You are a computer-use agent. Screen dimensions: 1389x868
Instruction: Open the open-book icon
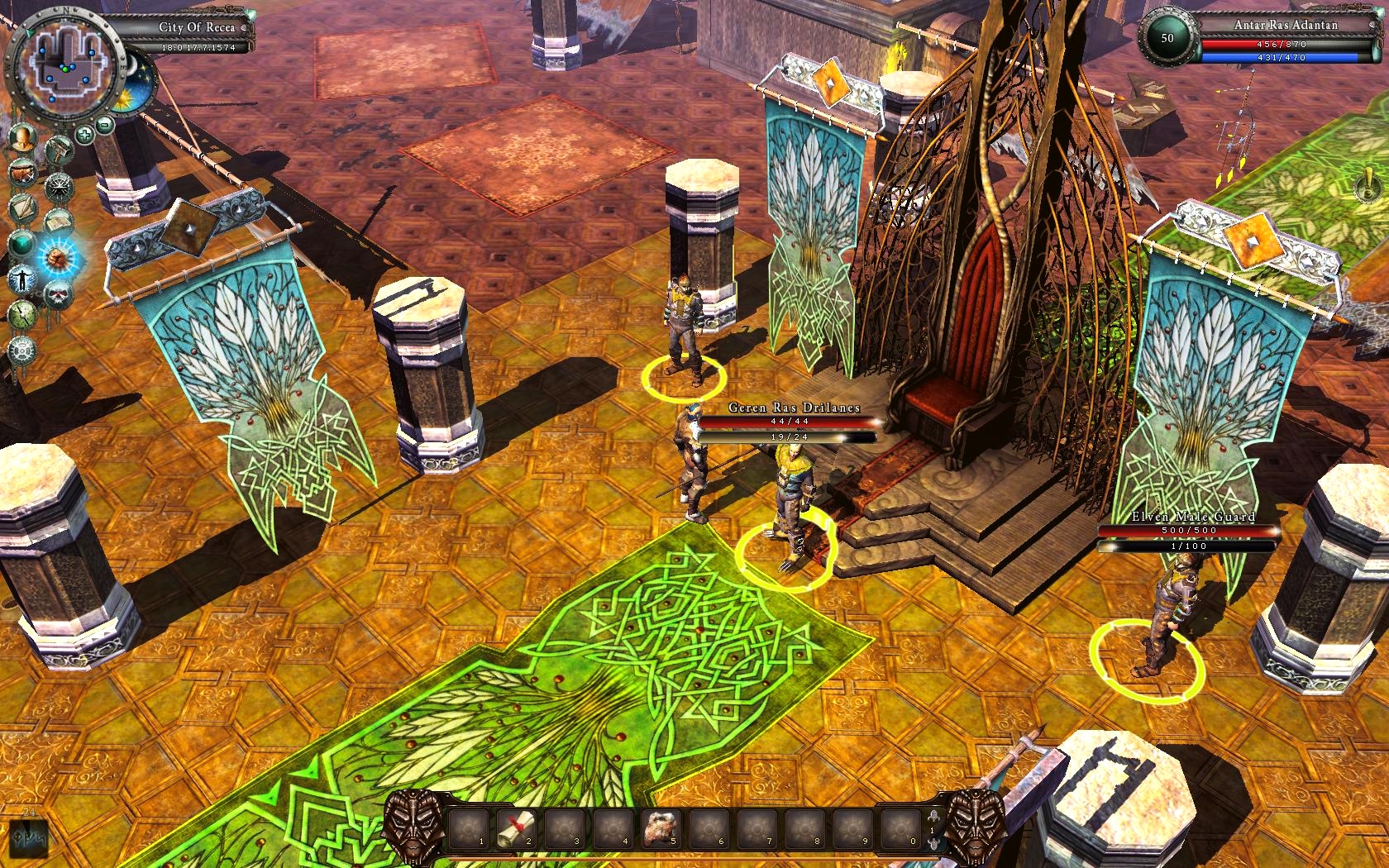point(58,222)
